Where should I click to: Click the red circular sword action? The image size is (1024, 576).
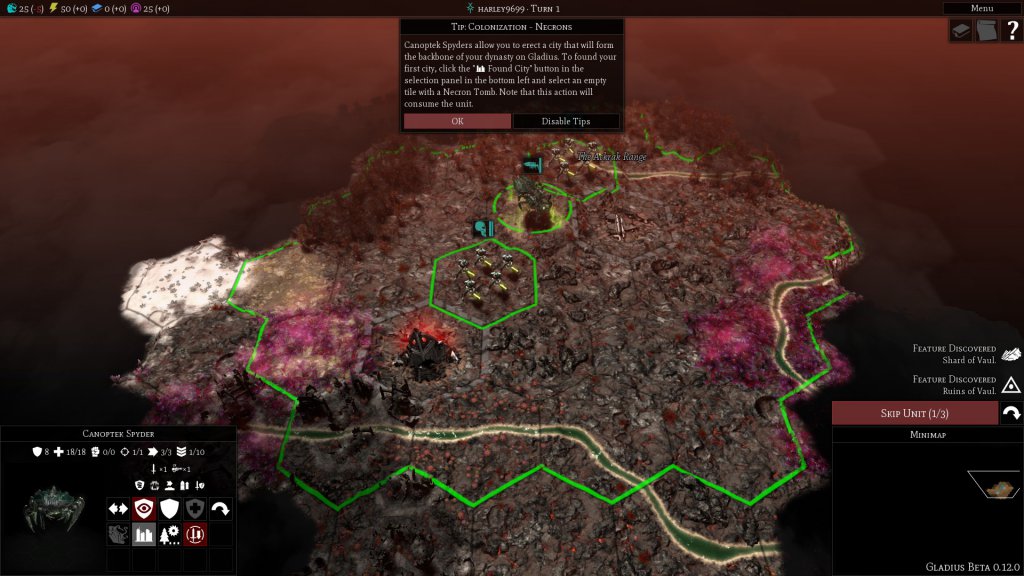[x=195, y=534]
